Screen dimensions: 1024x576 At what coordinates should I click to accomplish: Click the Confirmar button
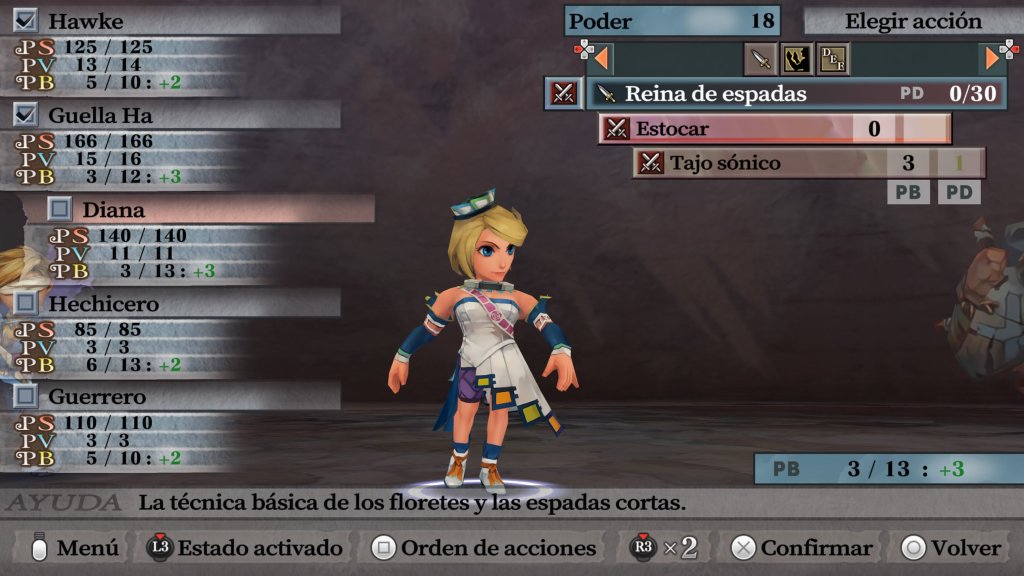[802, 548]
